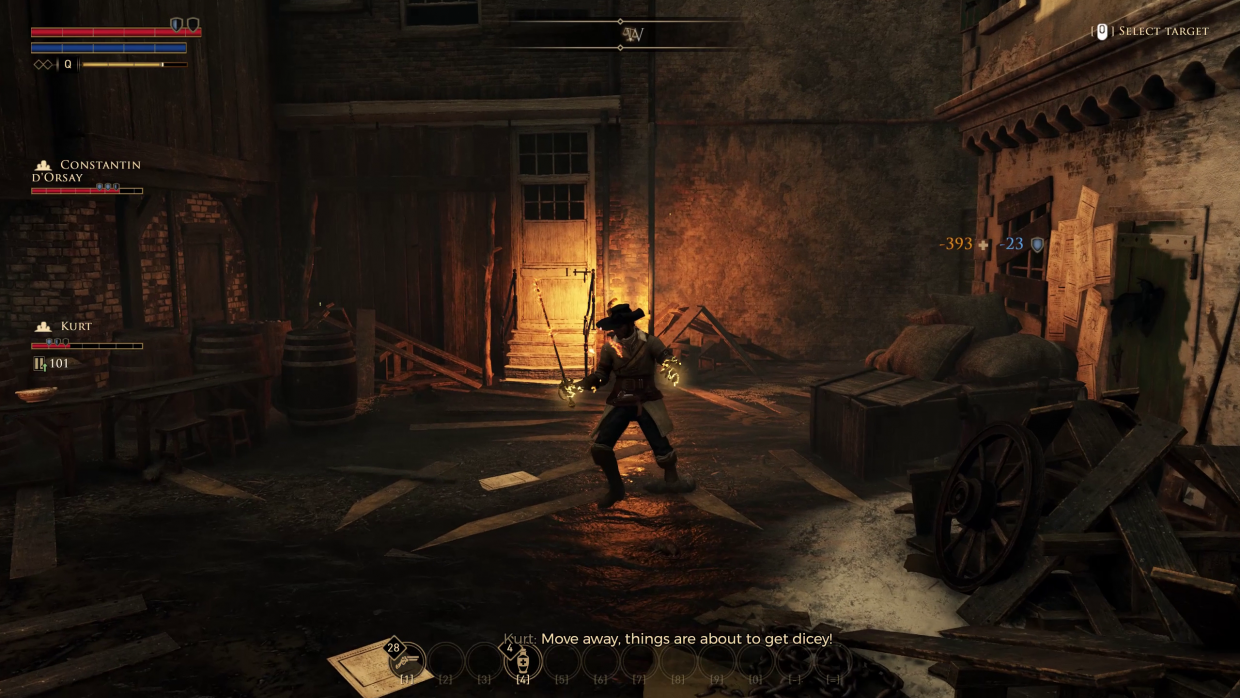Use the health potion hotbar slot

coord(522,661)
